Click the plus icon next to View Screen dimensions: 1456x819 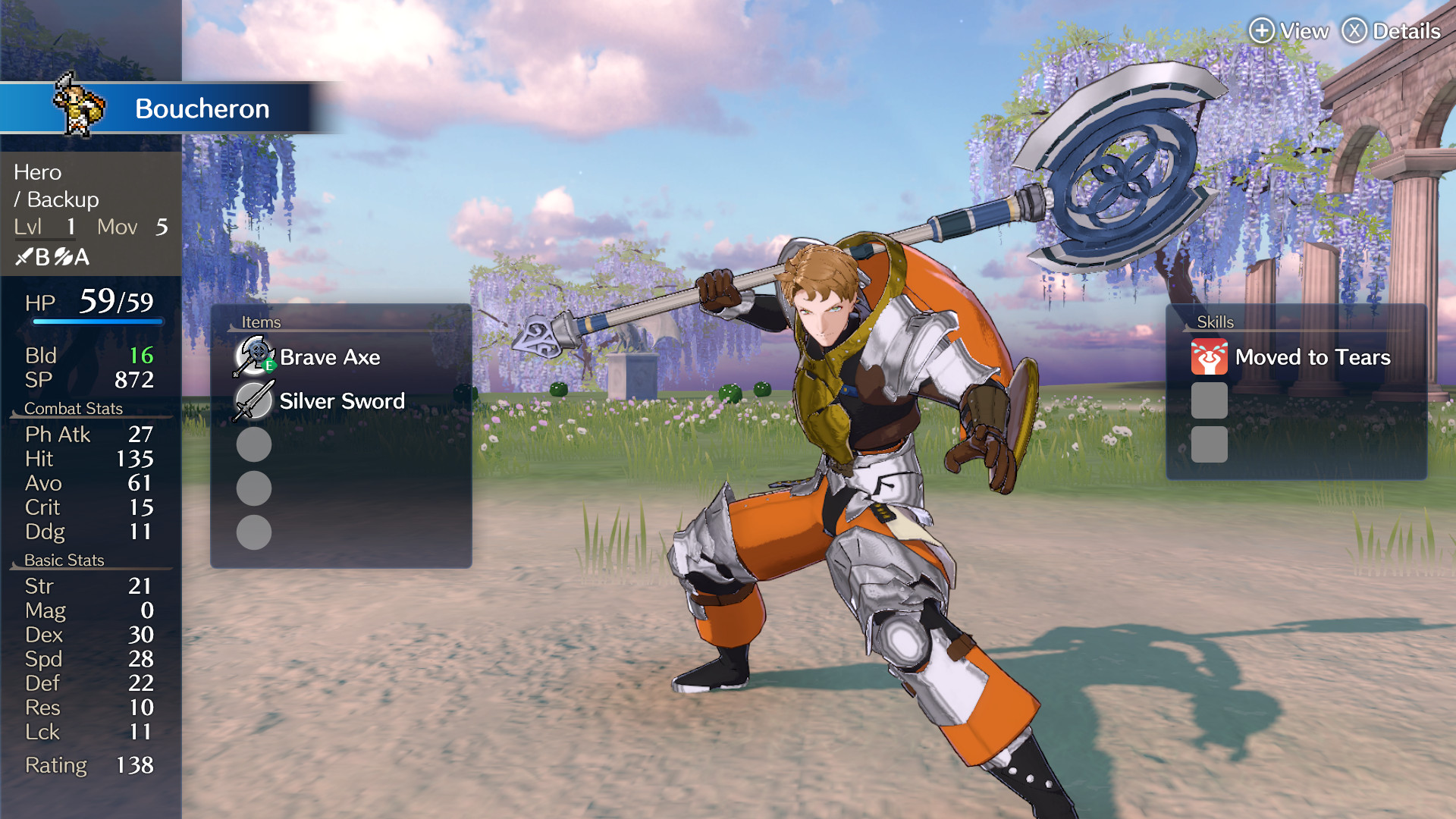pyautogui.click(x=1261, y=31)
